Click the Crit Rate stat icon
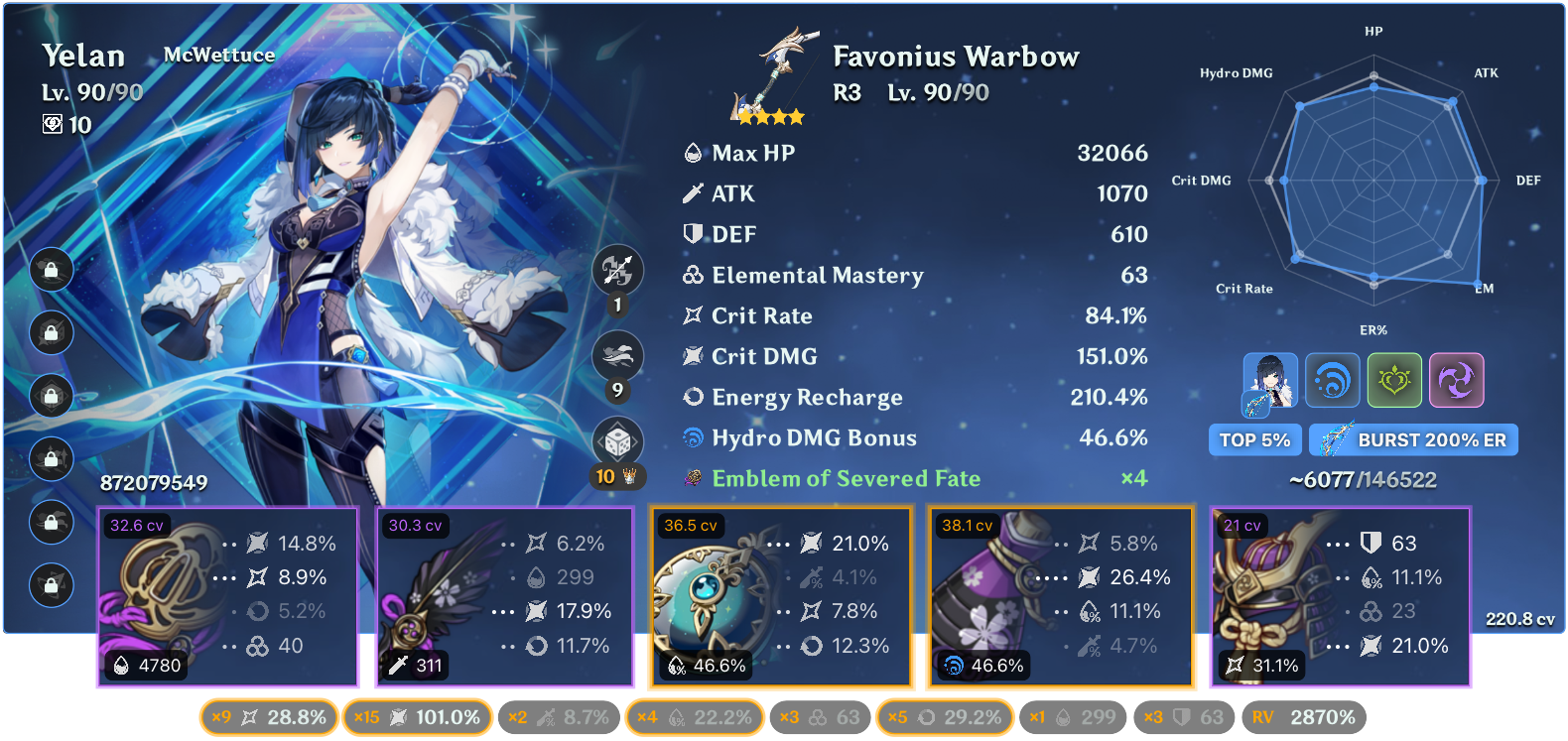This screenshot has height=741, width=1568. pos(693,315)
